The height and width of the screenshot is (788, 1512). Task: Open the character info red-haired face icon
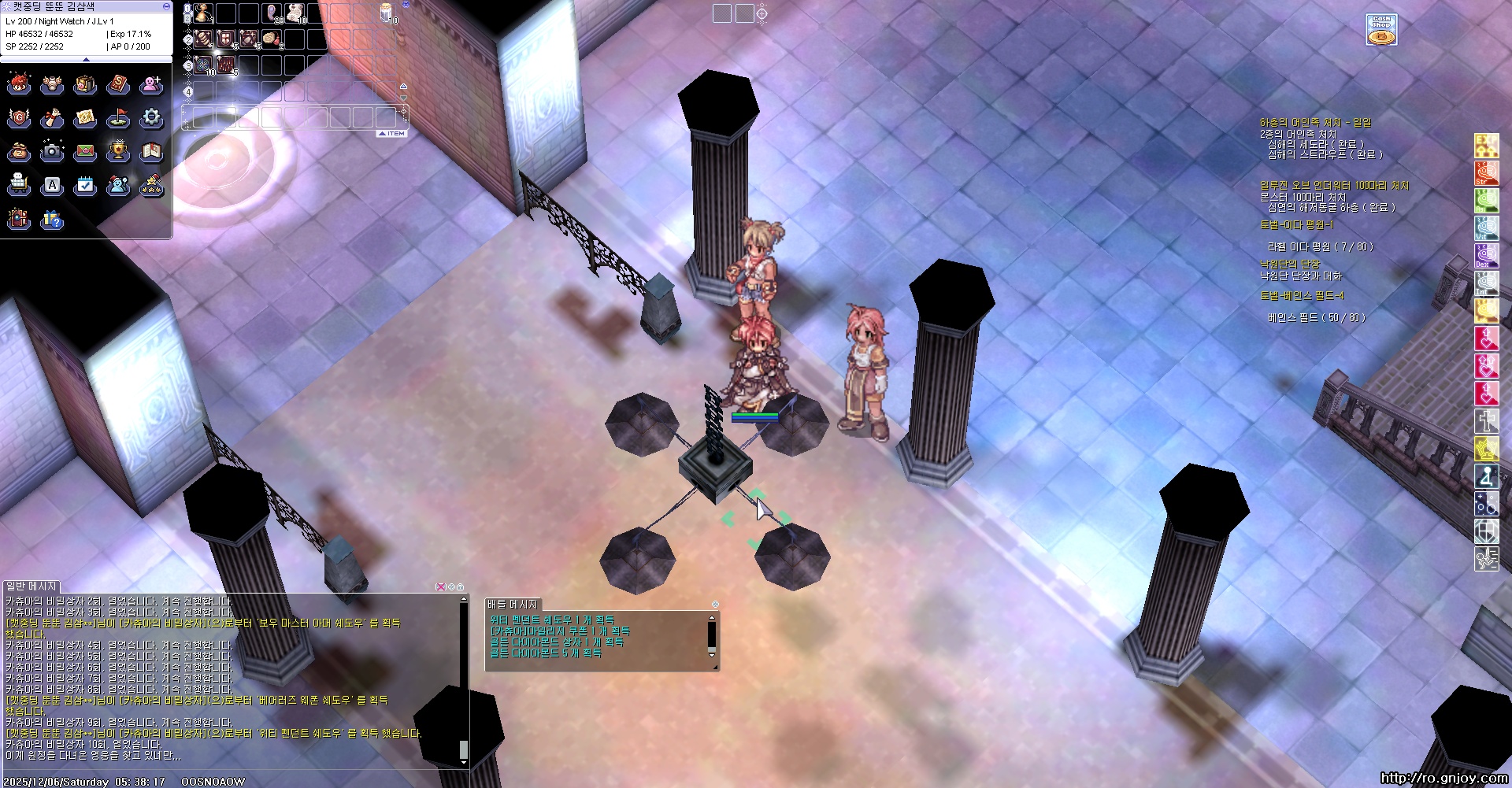19,84
